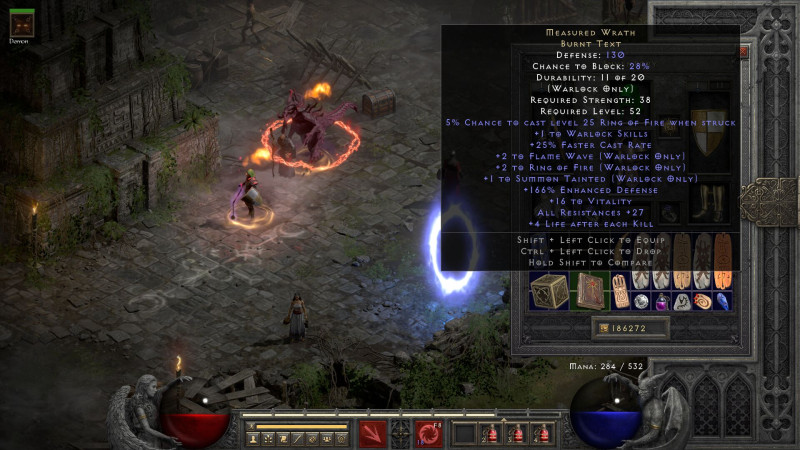The height and width of the screenshot is (450, 800).
Task: Use the red potion in belt slot 3
Action: pos(516,435)
